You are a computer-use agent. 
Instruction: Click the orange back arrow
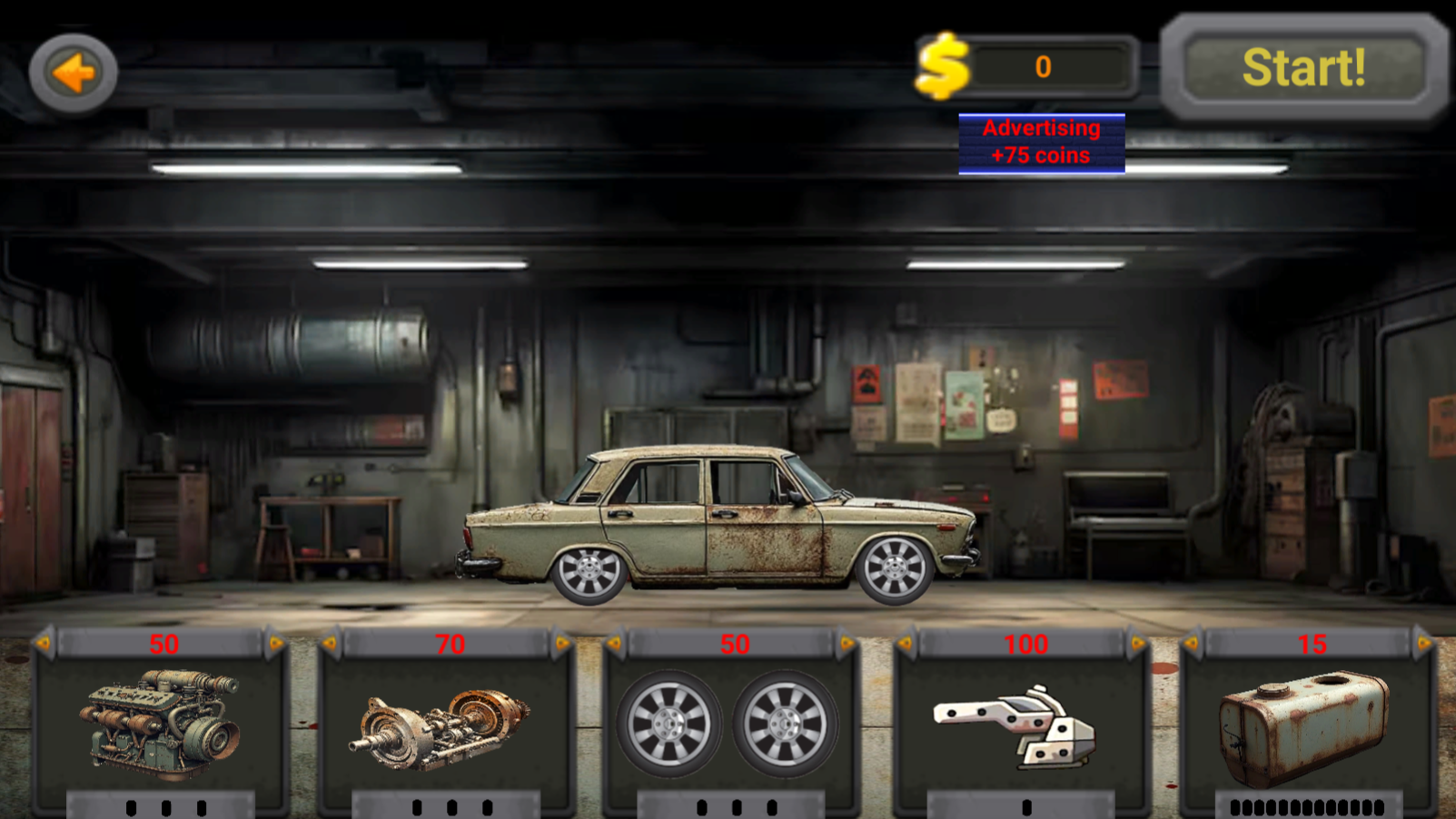(74, 73)
